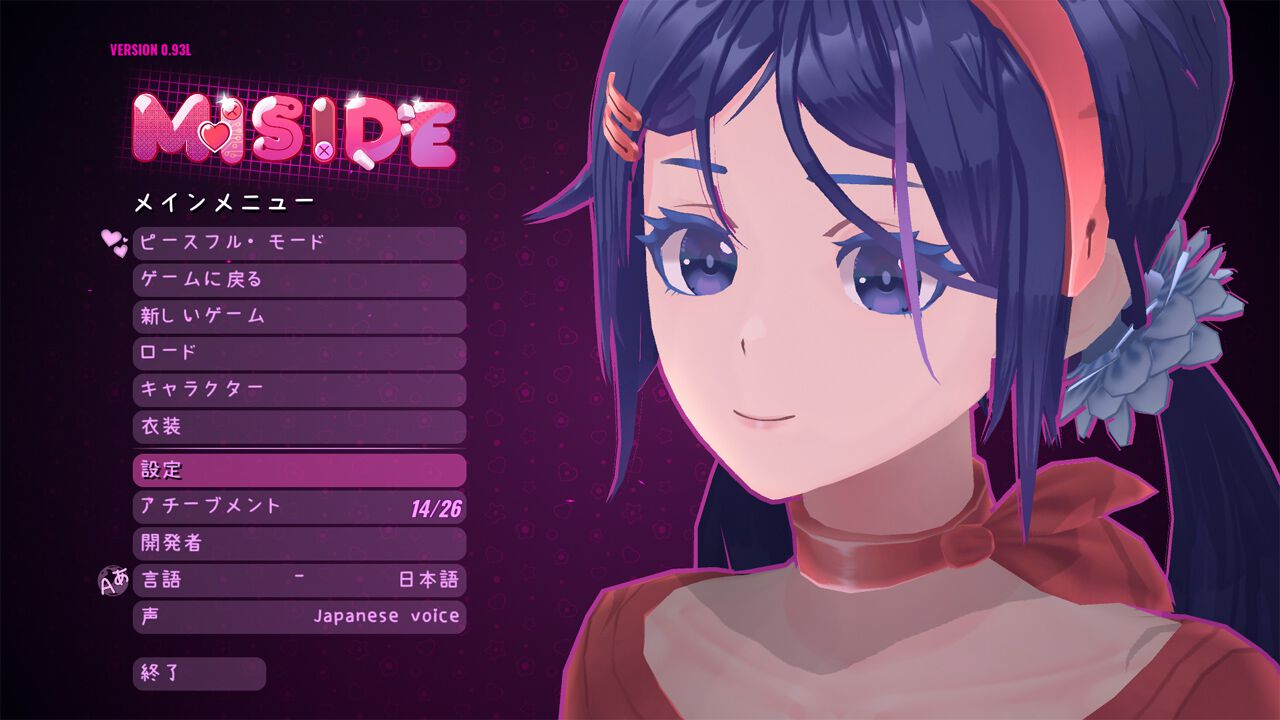Open the 衣装 (Costume) menu

tap(300, 426)
